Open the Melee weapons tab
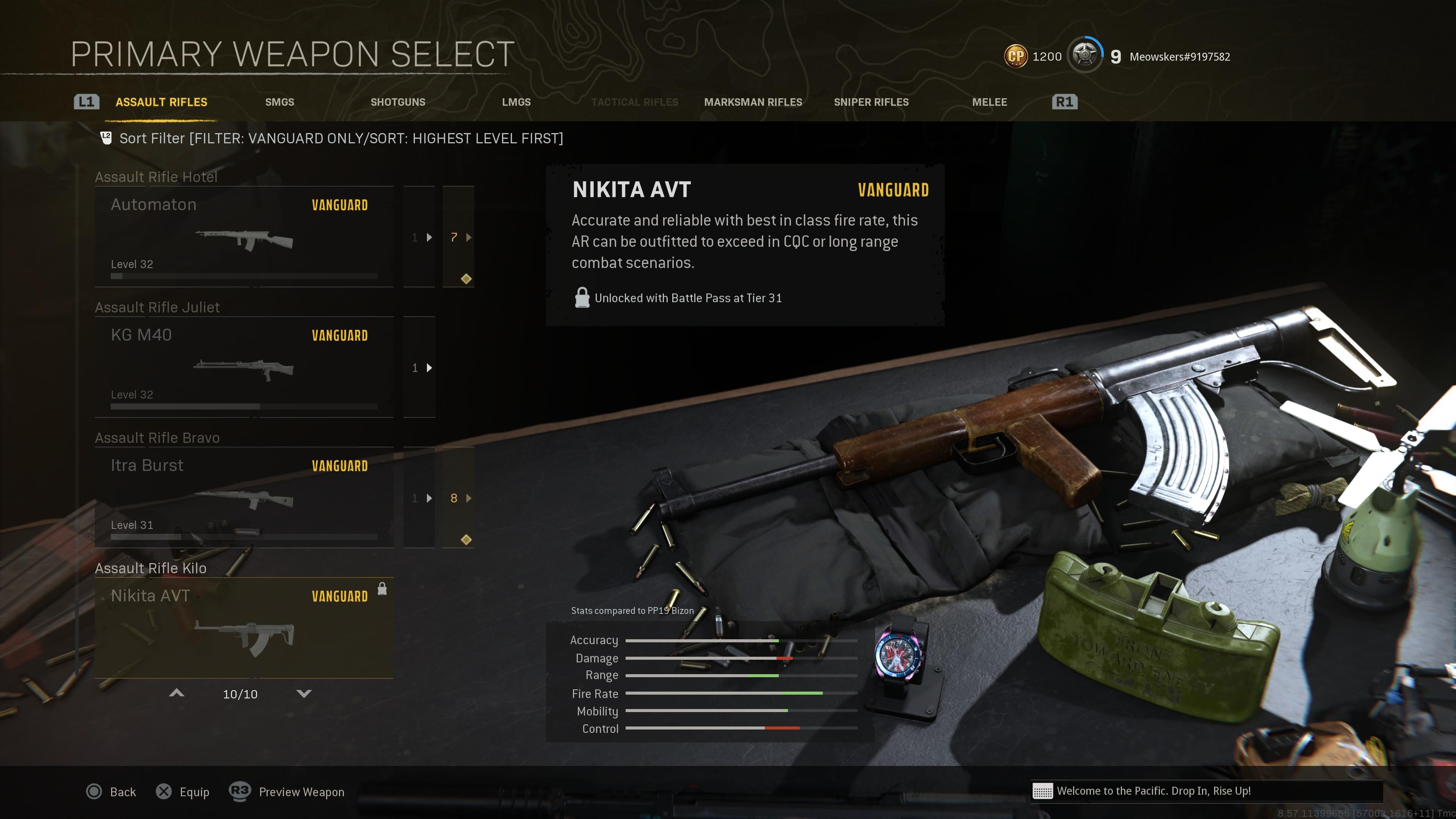The height and width of the screenshot is (819, 1456). pyautogui.click(x=989, y=102)
